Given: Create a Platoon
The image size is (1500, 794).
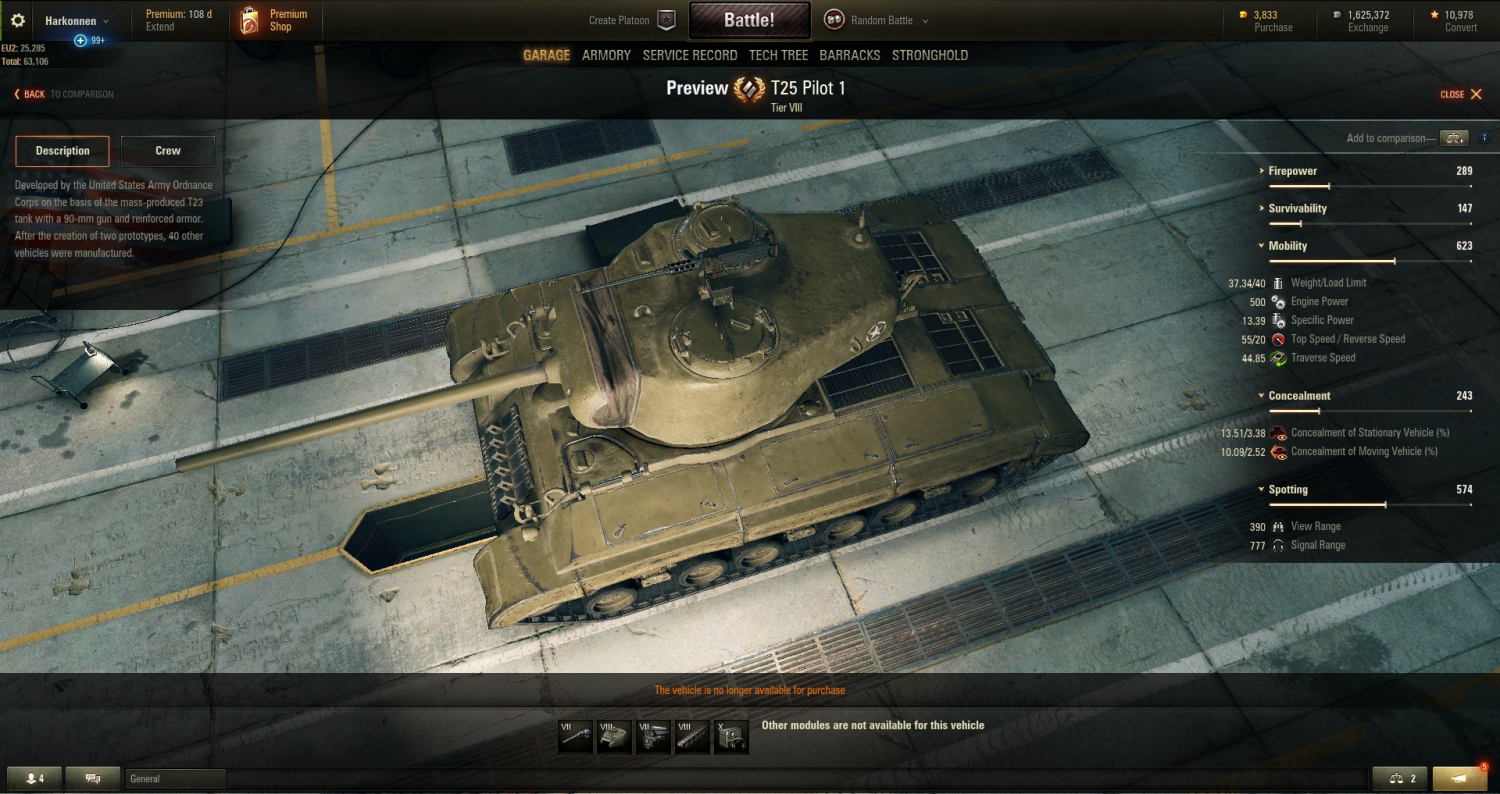Looking at the screenshot, I should pyautogui.click(x=632, y=20).
